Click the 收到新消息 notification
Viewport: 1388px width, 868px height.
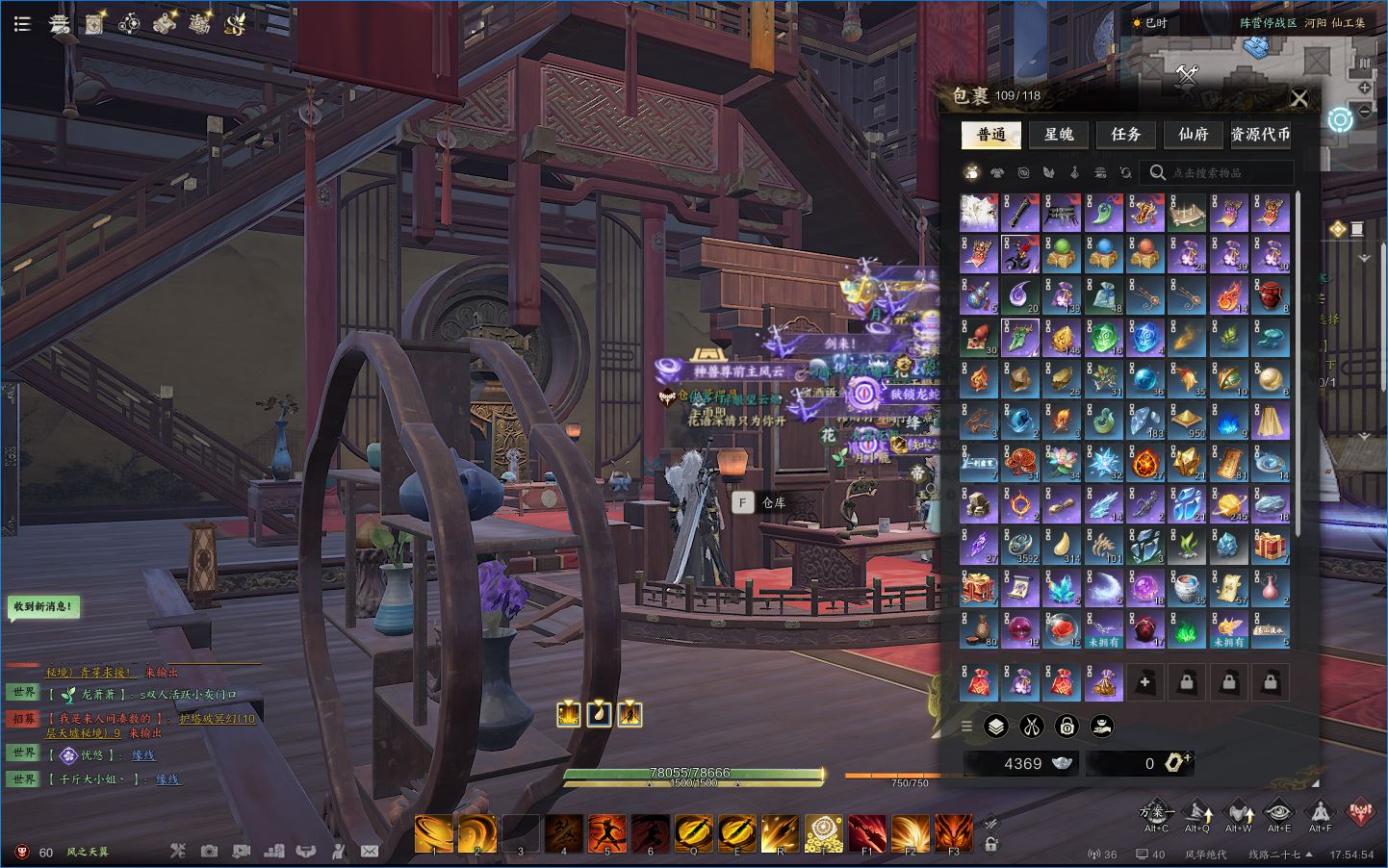click(42, 607)
